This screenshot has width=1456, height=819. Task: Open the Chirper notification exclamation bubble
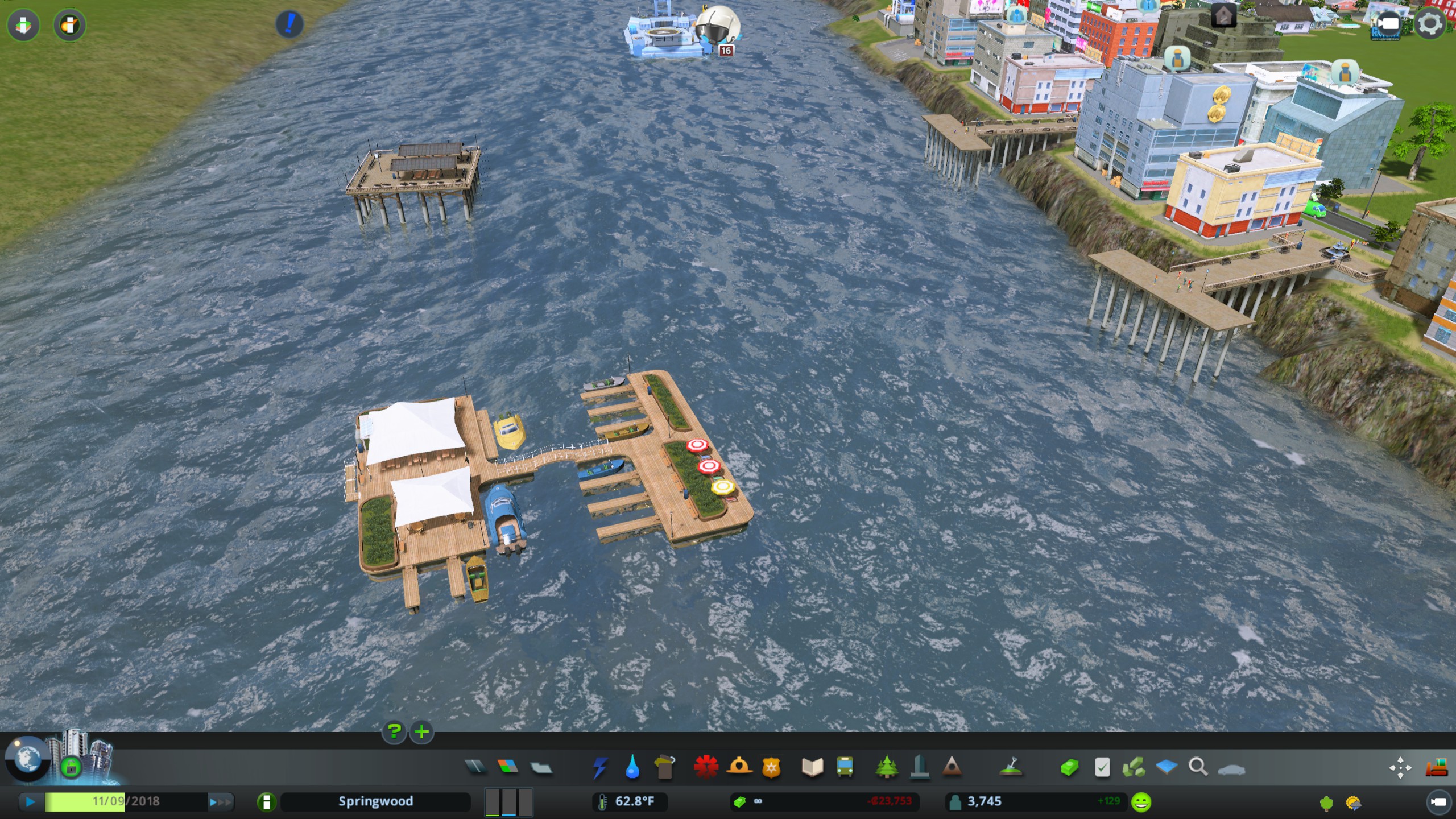[x=291, y=24]
